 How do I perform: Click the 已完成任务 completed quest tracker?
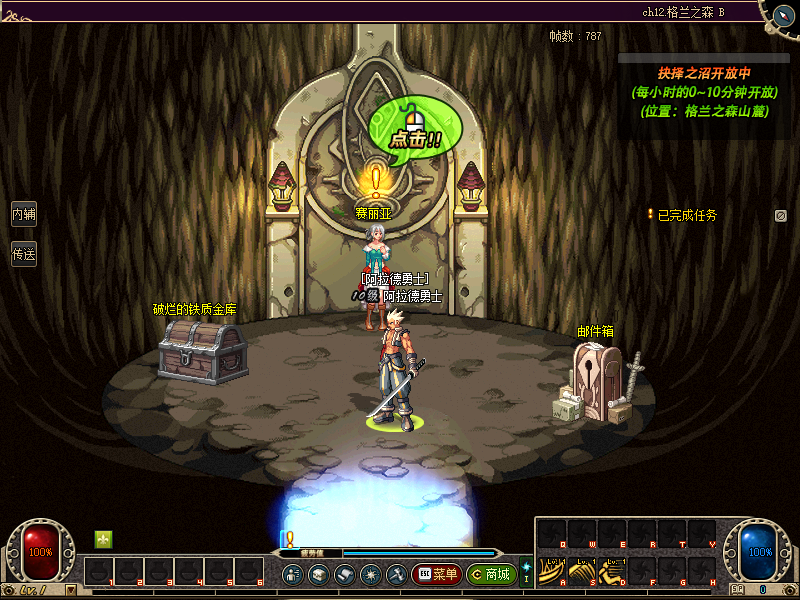686,215
